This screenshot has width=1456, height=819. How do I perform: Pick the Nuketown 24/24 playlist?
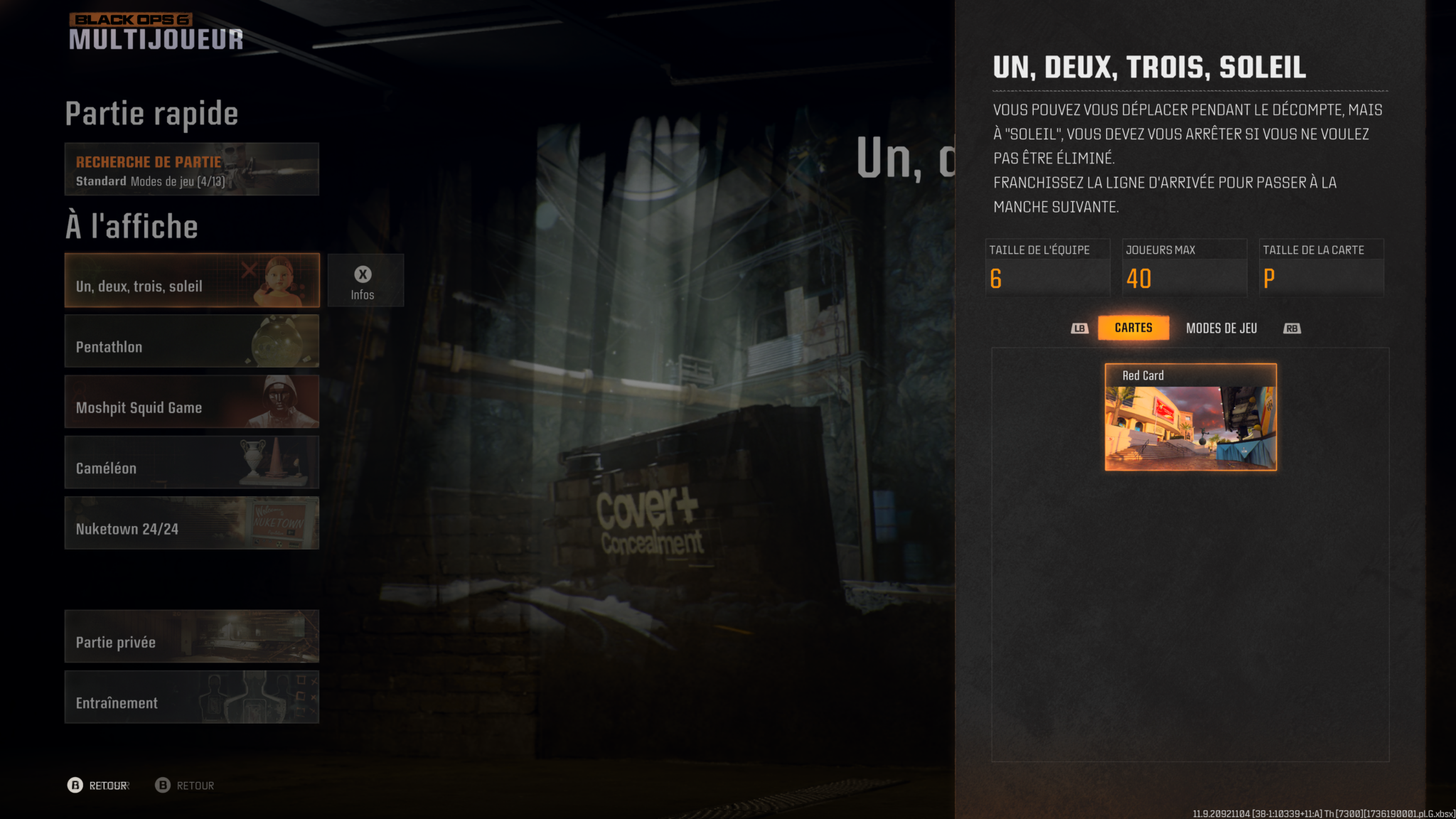pyautogui.click(x=191, y=523)
